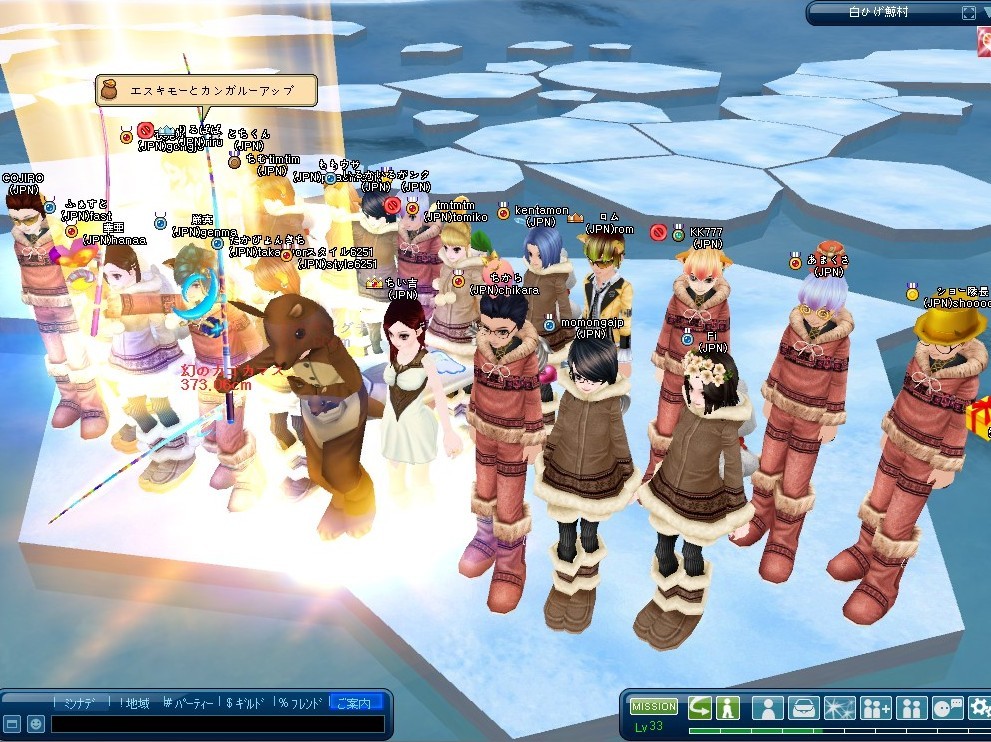Open the speech bubble chat icon
991x742 pixels.
point(947,709)
